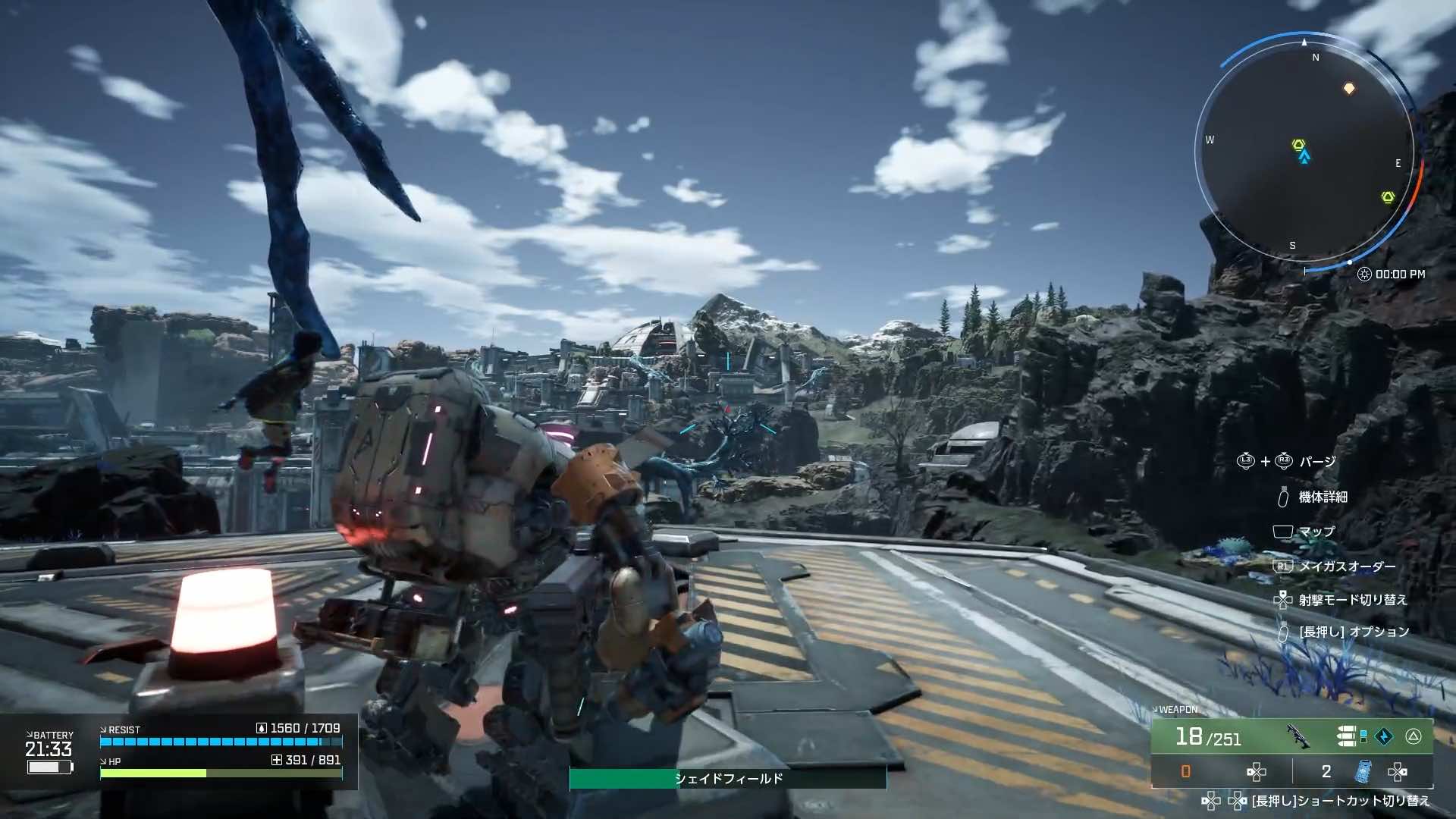The height and width of the screenshot is (819, 1456).
Task: Activate the blue lightning bolt skill icon
Action: 1384,736
